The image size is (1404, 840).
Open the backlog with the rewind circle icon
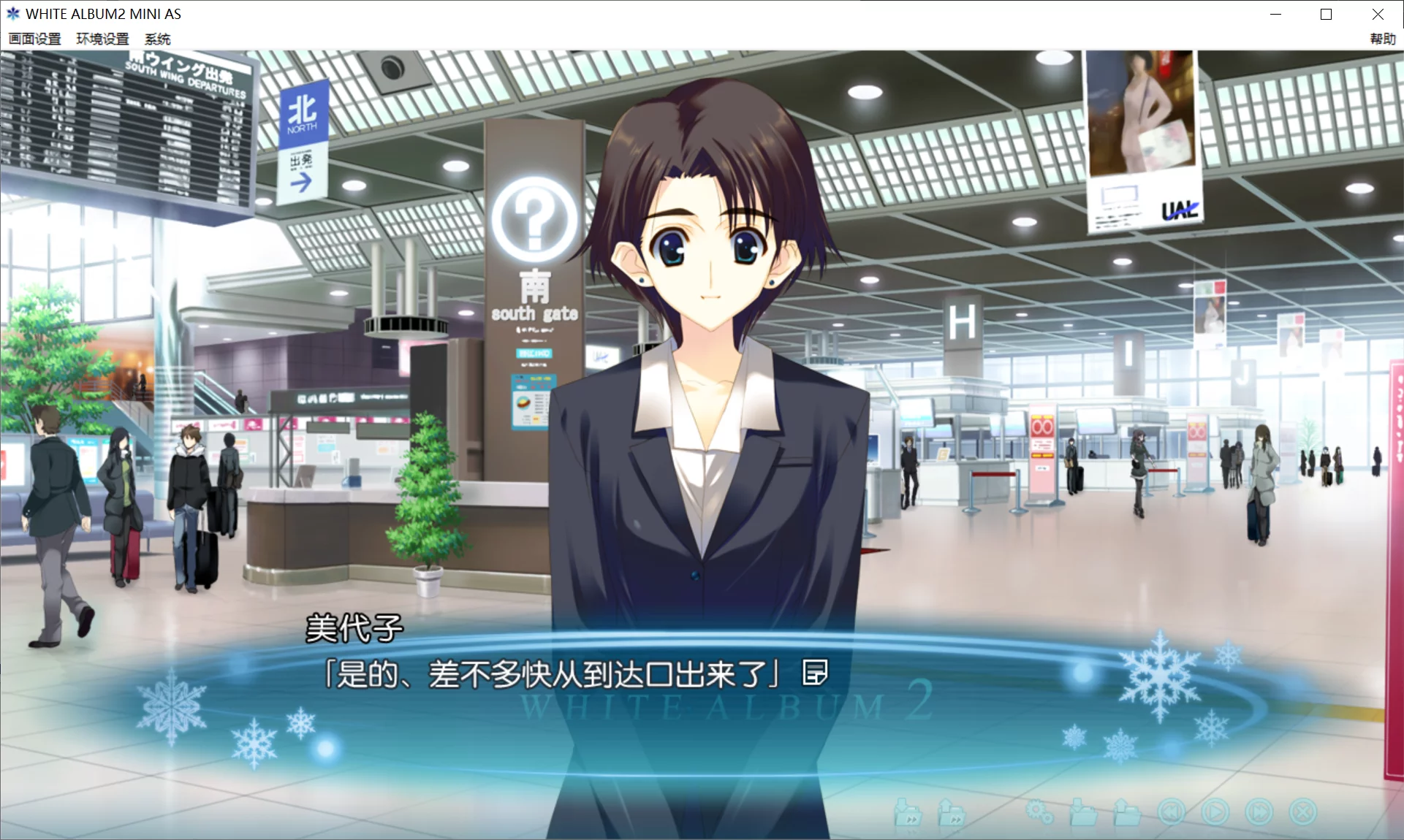1173,811
